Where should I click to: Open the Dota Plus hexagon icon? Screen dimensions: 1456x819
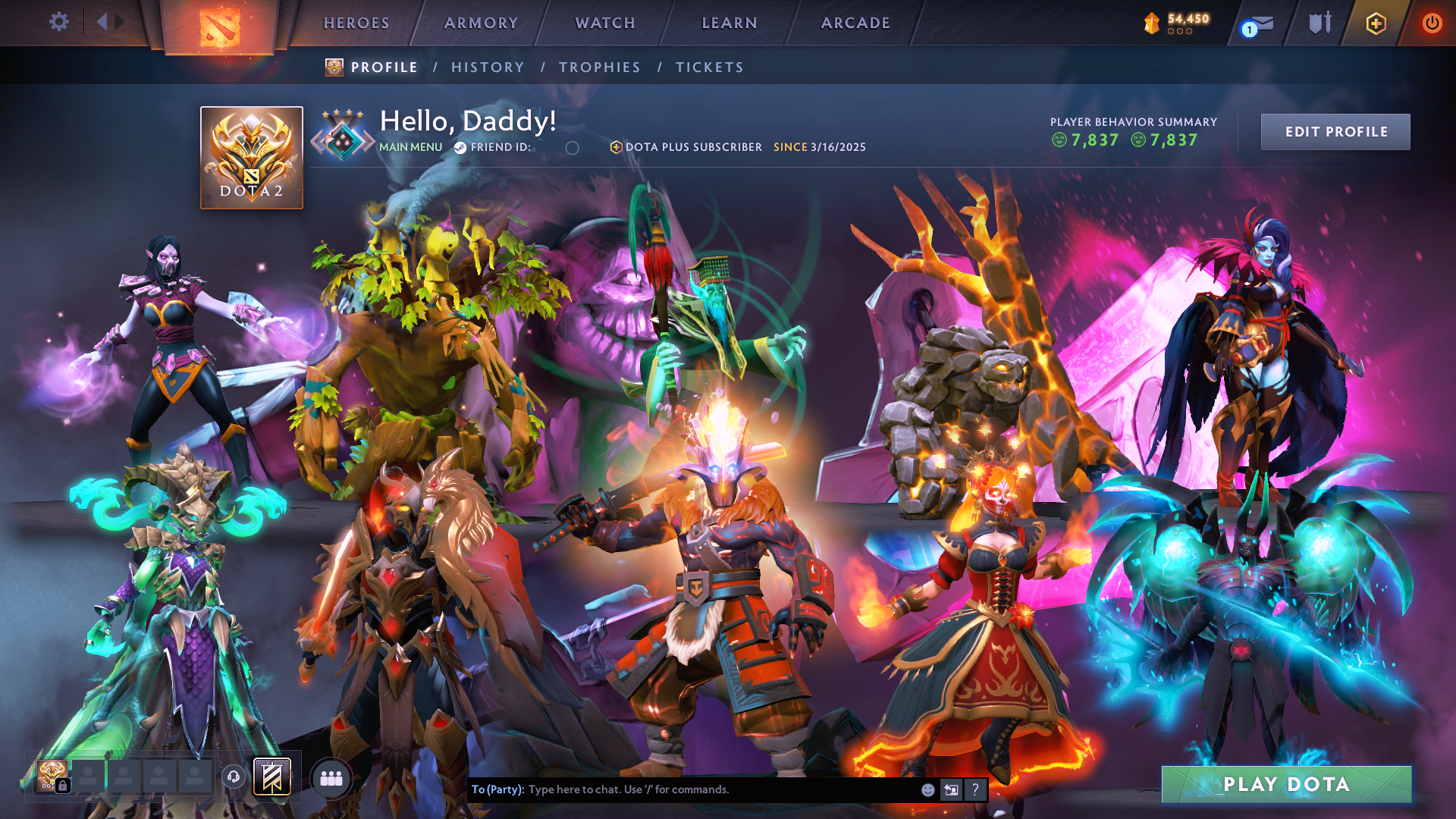[x=1376, y=24]
